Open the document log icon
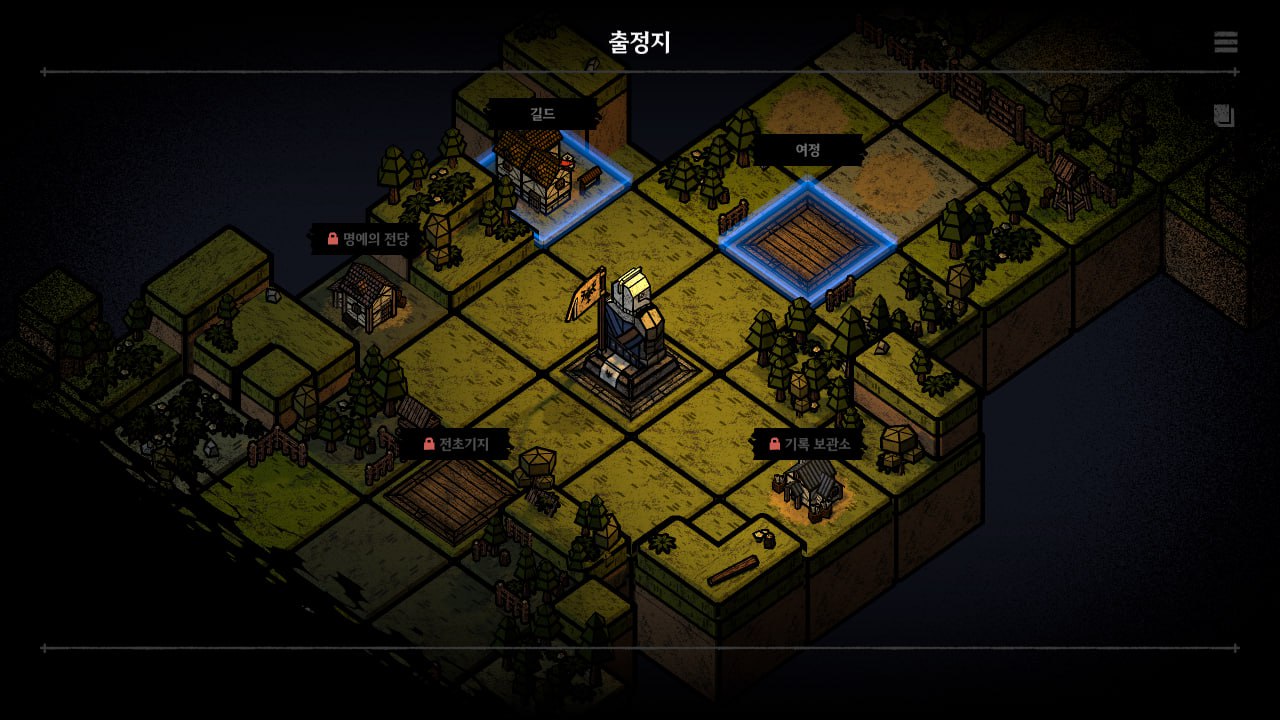This screenshot has width=1280, height=720. (x=1224, y=115)
